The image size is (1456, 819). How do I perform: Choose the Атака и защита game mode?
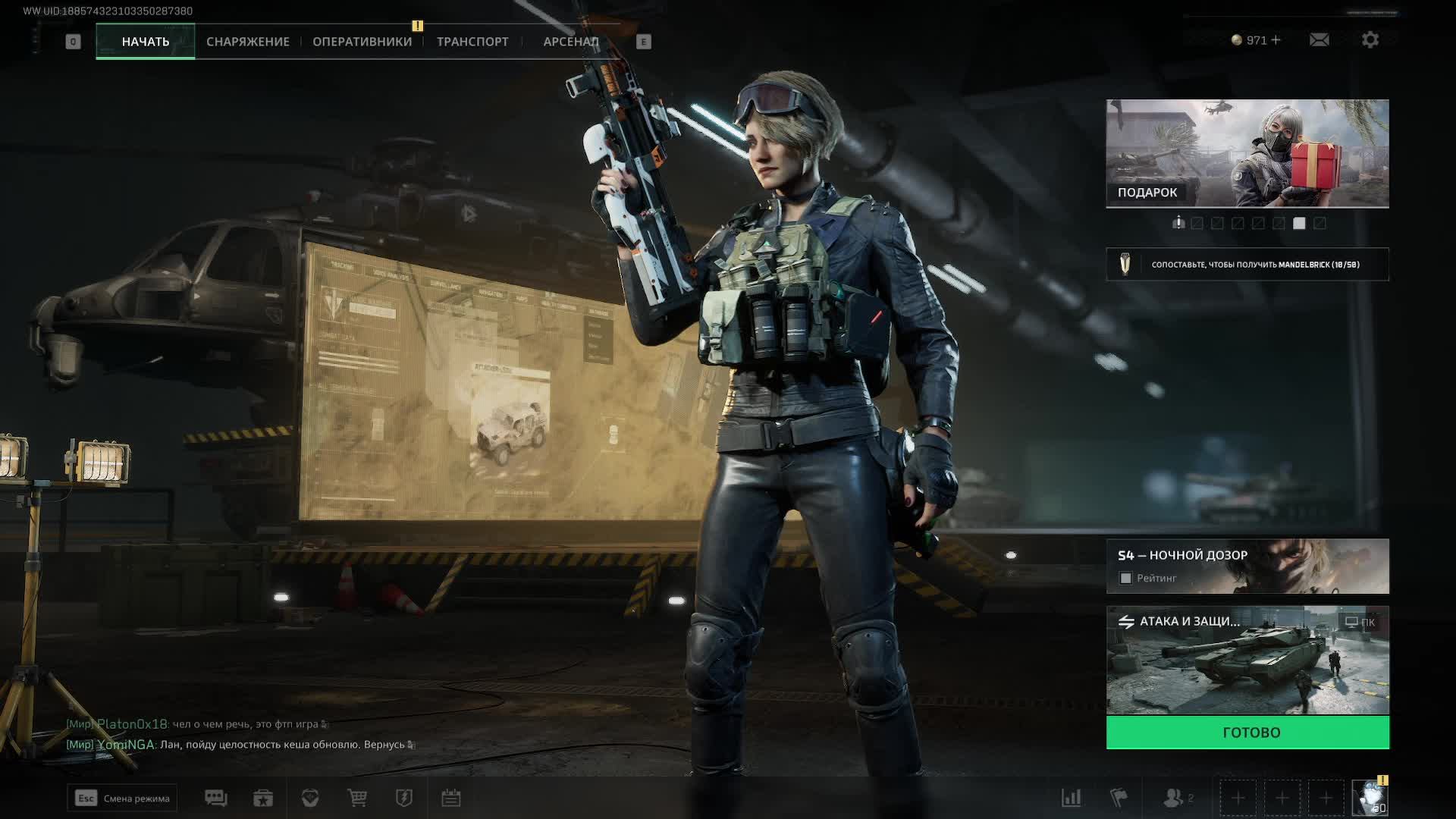click(1247, 660)
